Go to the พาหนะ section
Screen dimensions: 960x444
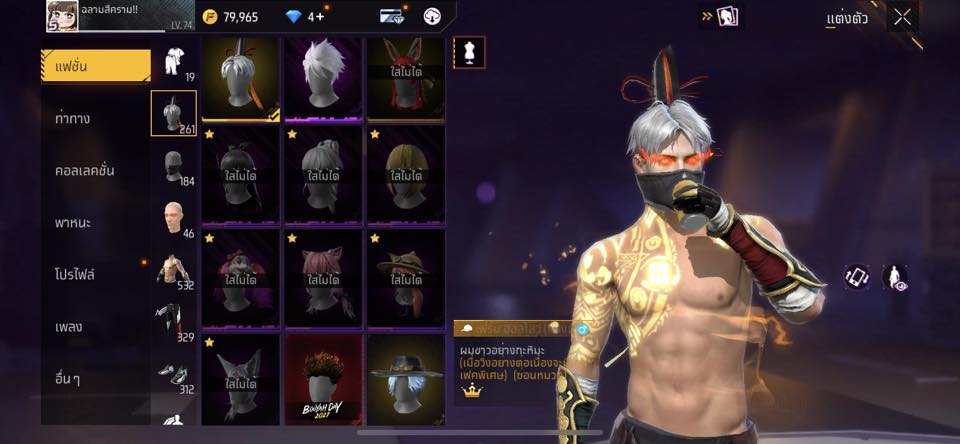pos(74,222)
